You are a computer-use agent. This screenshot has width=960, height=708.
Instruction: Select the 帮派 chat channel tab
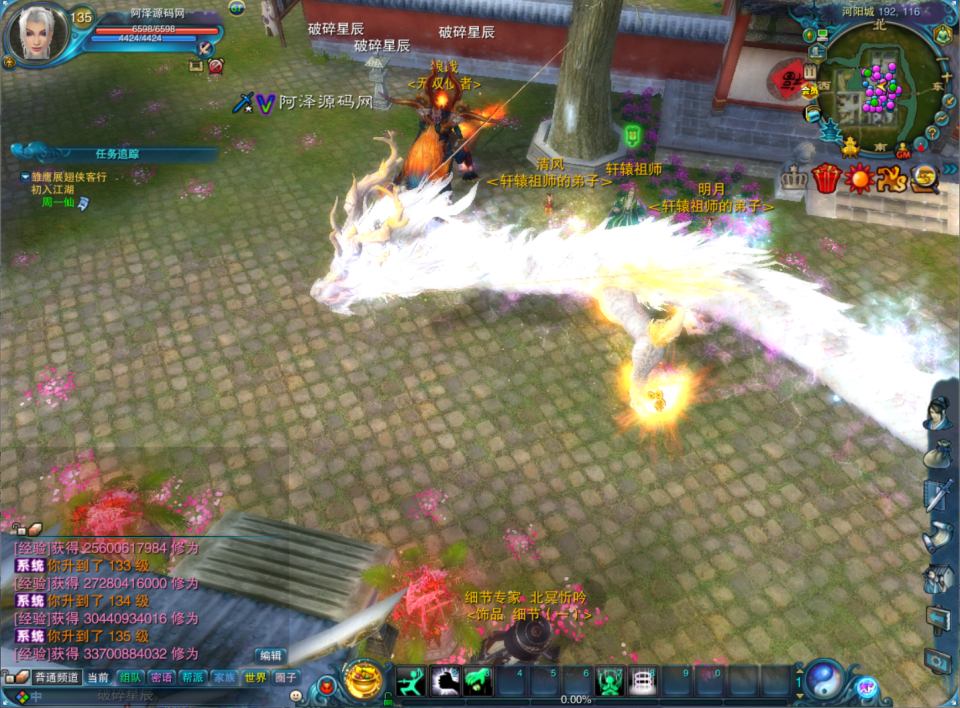(192, 677)
